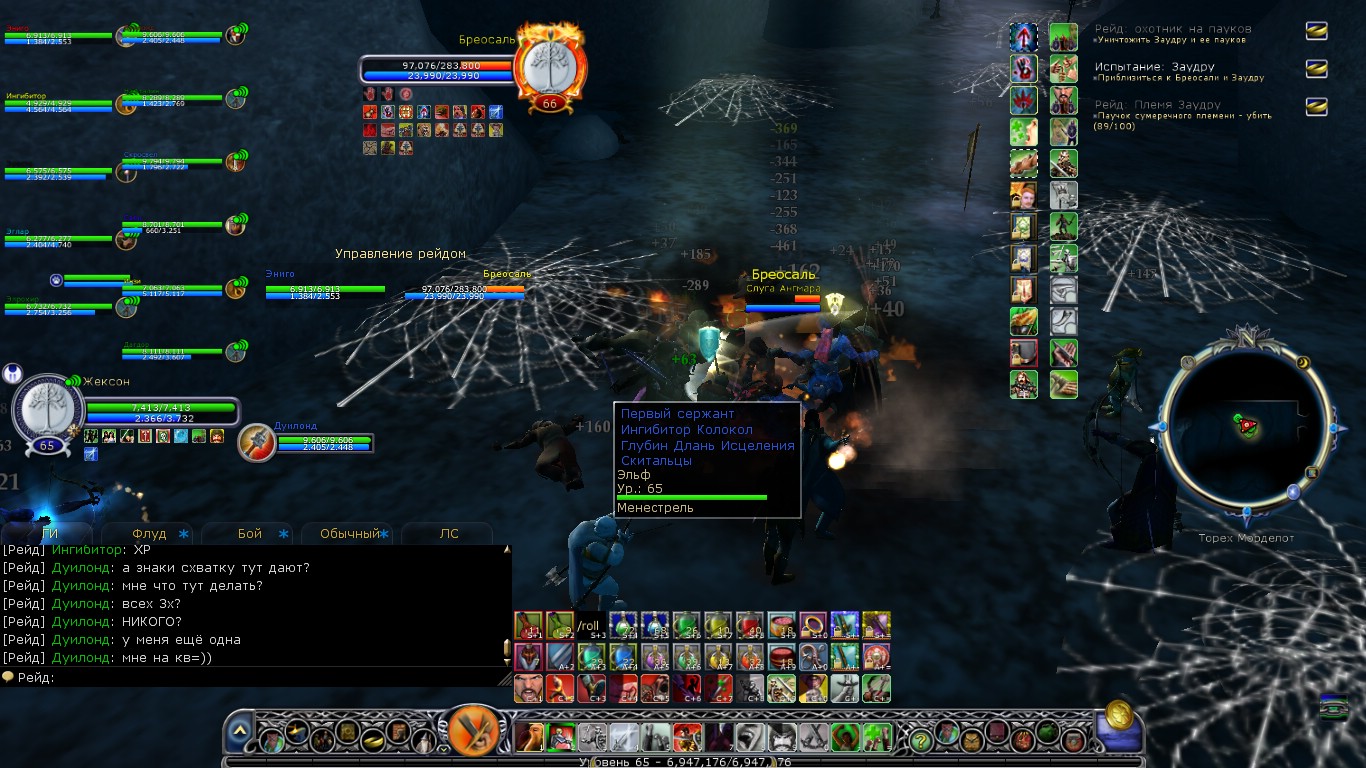This screenshot has height=768, width=1366.
Task: Switch to the Флуд chat tab
Action: click(x=150, y=534)
